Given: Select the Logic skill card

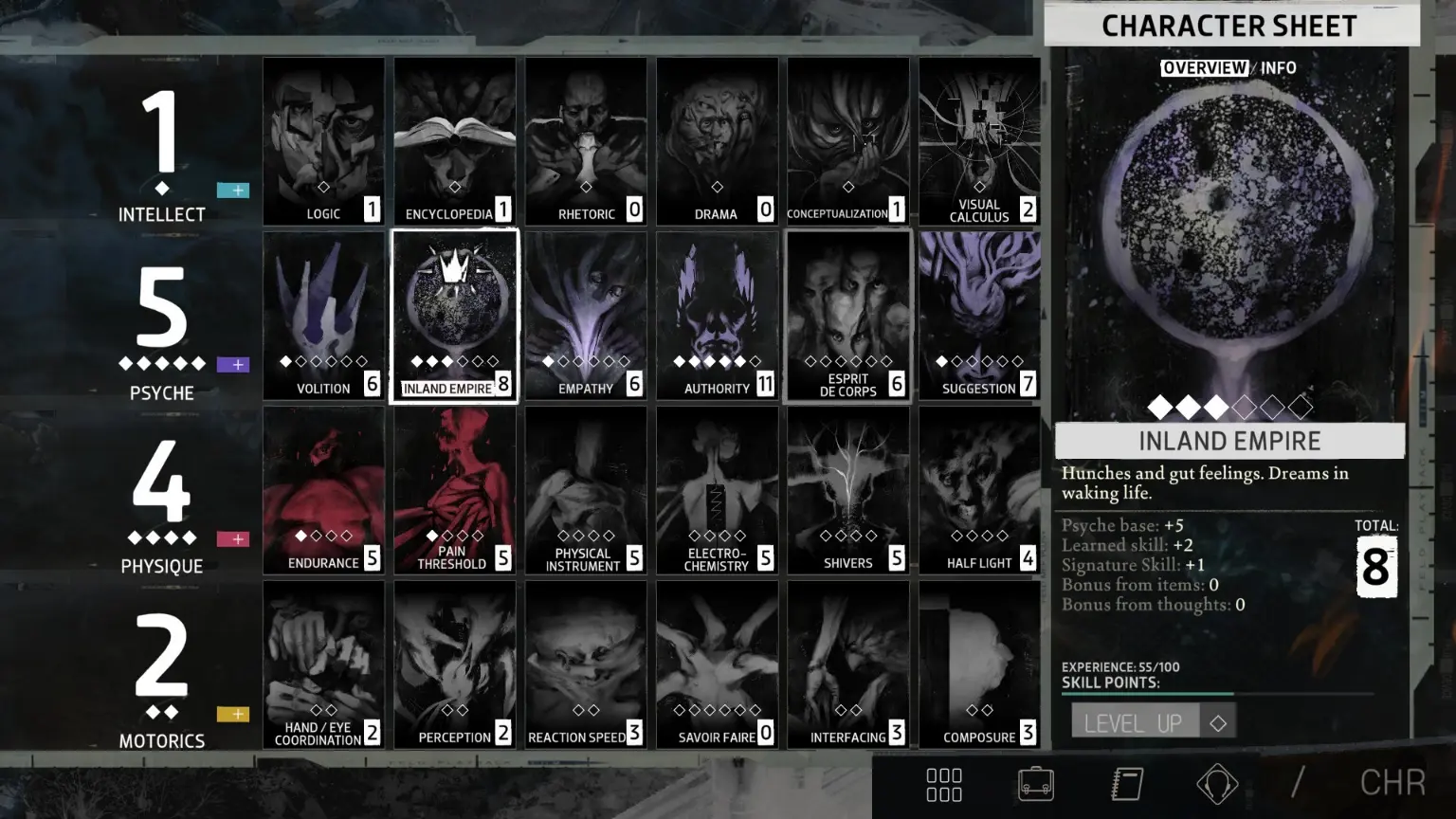Looking at the screenshot, I should point(323,141).
